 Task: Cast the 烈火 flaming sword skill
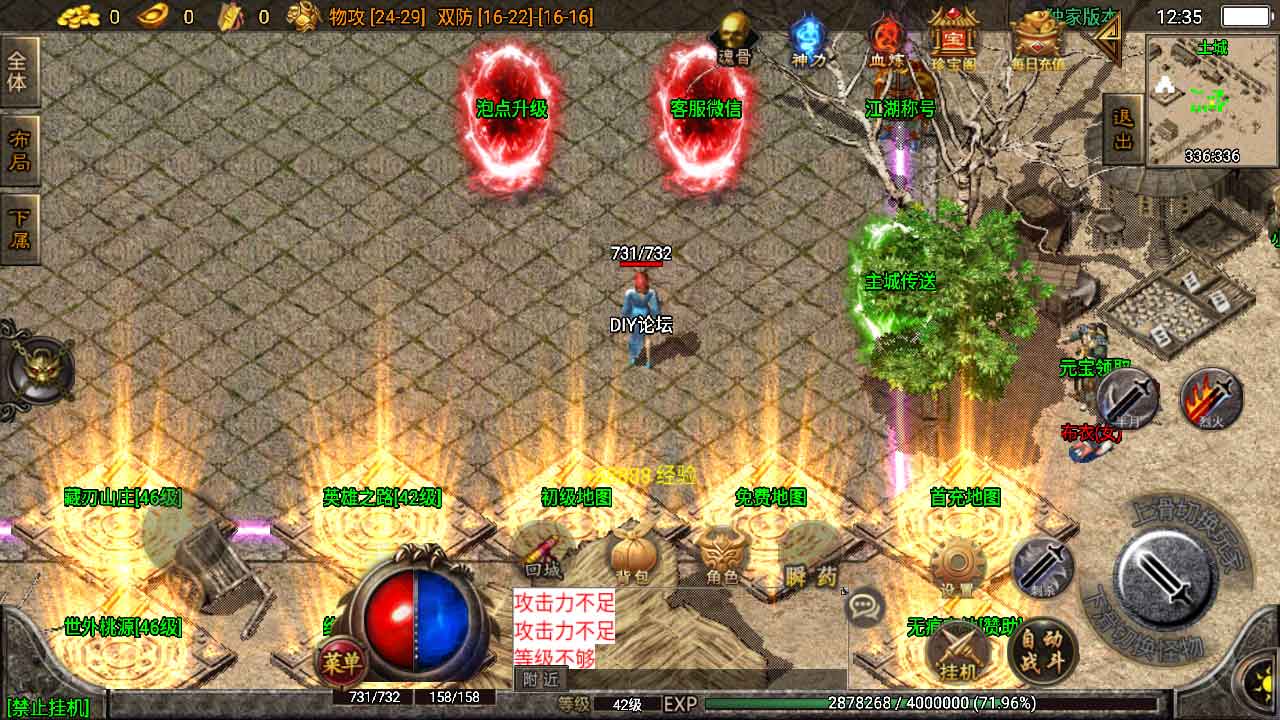[x=1211, y=399]
